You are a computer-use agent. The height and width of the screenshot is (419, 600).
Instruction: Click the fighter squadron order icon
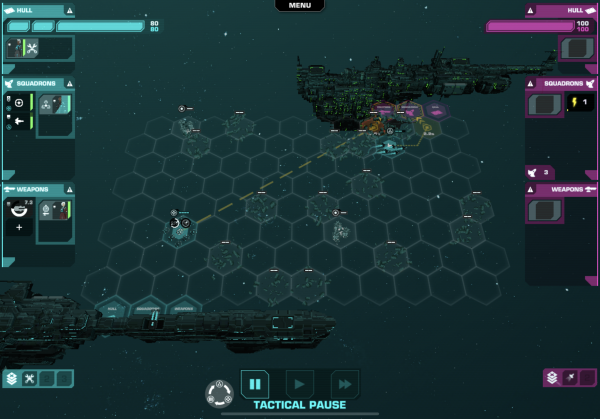coord(18,122)
